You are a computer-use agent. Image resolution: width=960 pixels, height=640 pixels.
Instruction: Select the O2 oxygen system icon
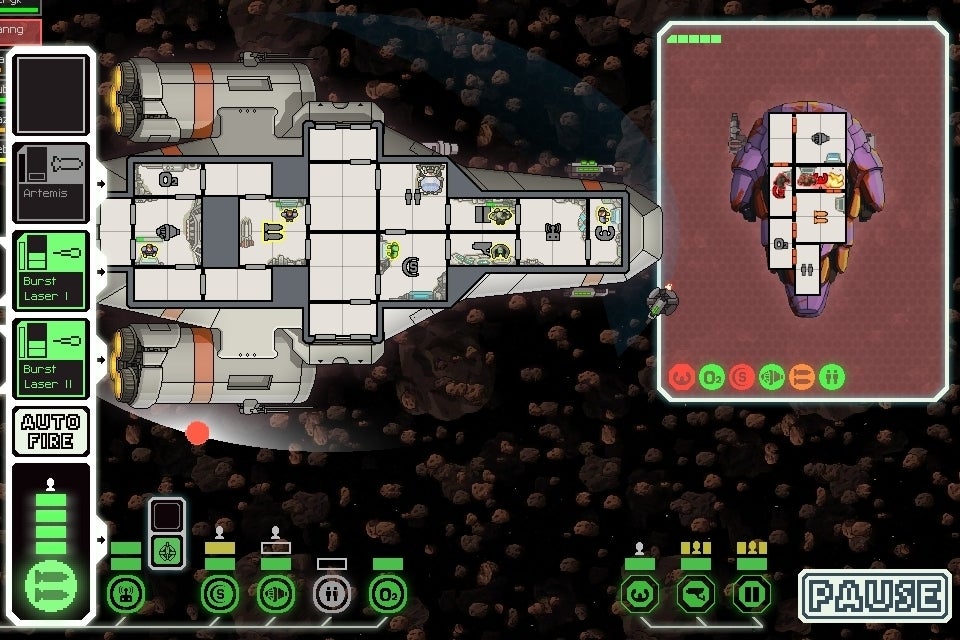(x=388, y=595)
